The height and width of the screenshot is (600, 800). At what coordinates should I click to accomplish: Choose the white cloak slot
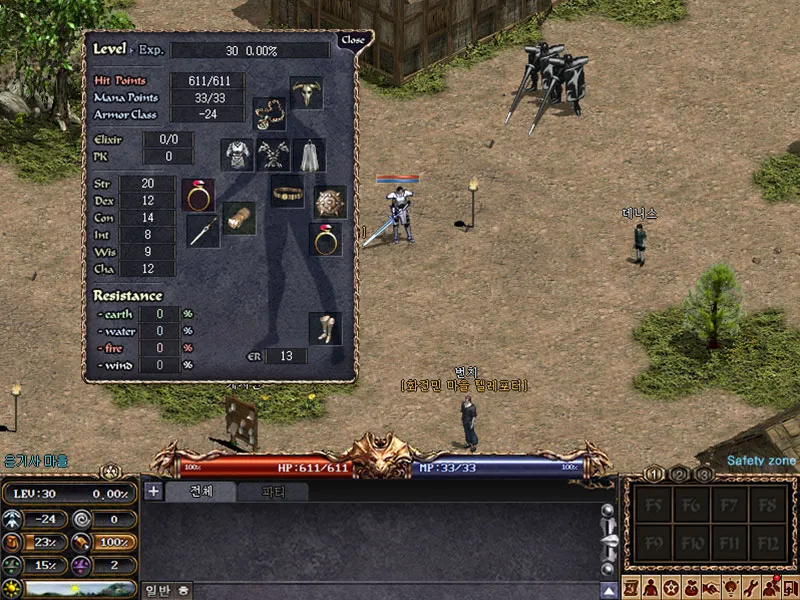pyautogui.click(x=309, y=155)
